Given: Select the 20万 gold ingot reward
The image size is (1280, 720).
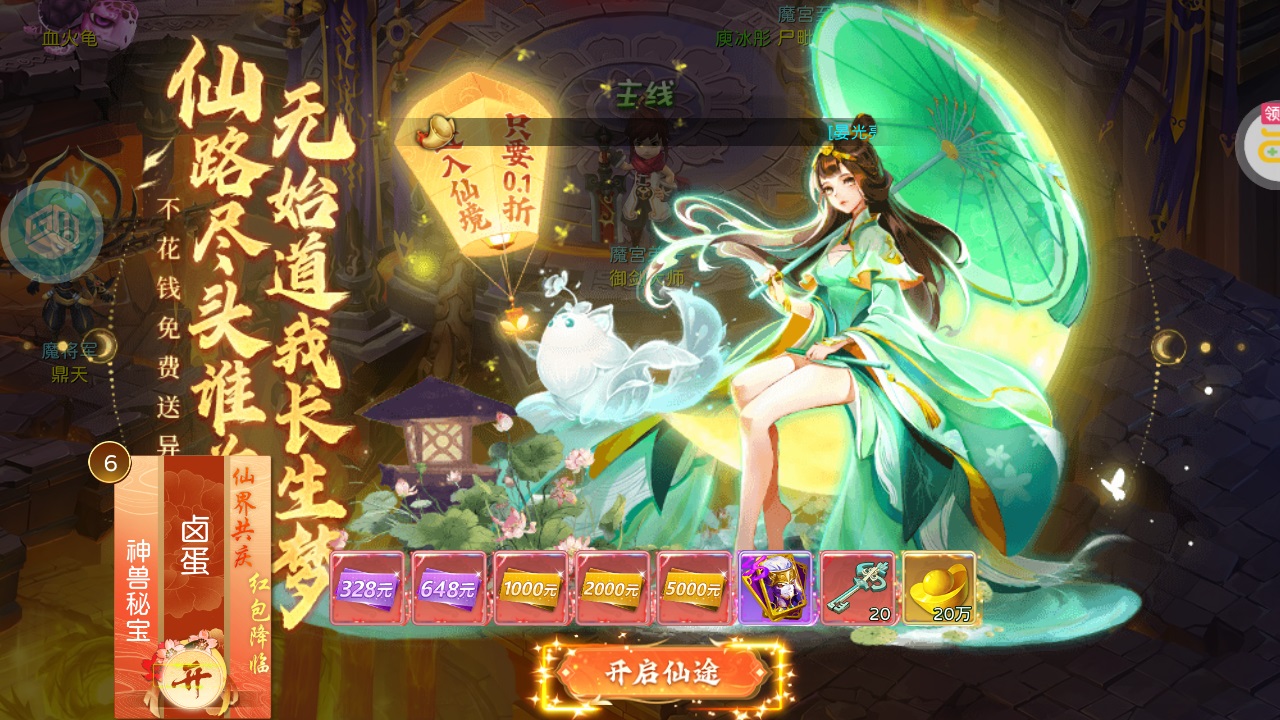Looking at the screenshot, I should click(x=936, y=589).
